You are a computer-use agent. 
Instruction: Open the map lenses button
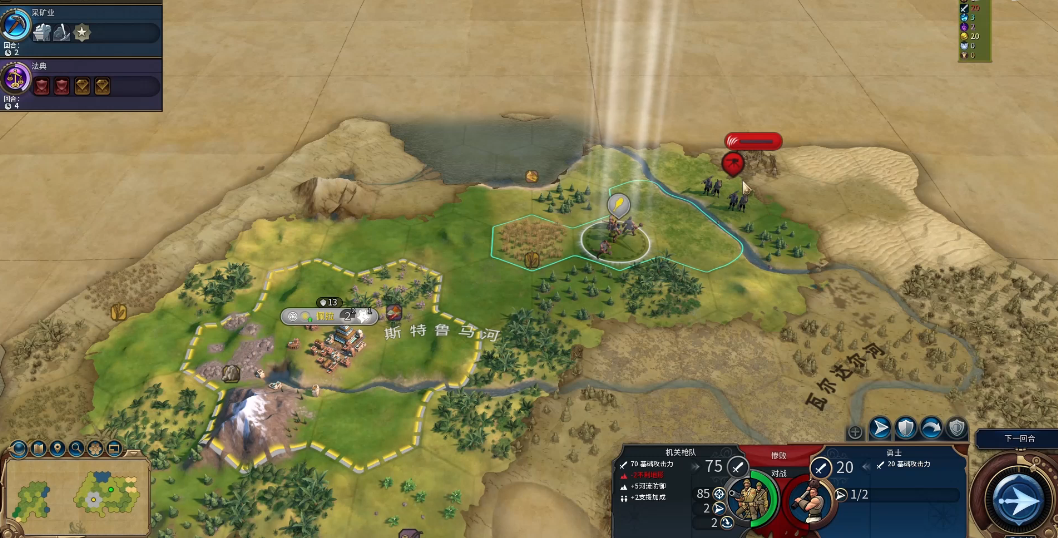[38, 448]
